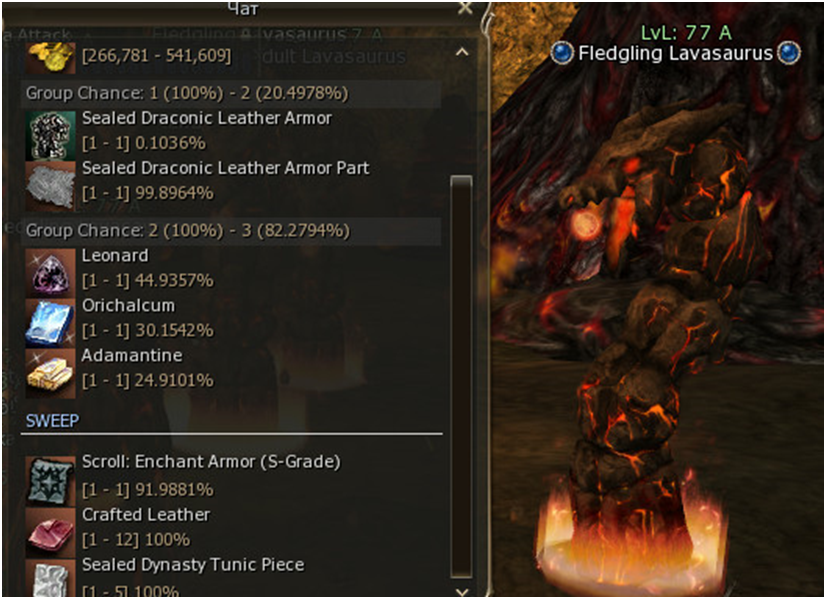The height and width of the screenshot is (599, 826).
Task: Select the Leonard gem icon
Action: (49, 272)
